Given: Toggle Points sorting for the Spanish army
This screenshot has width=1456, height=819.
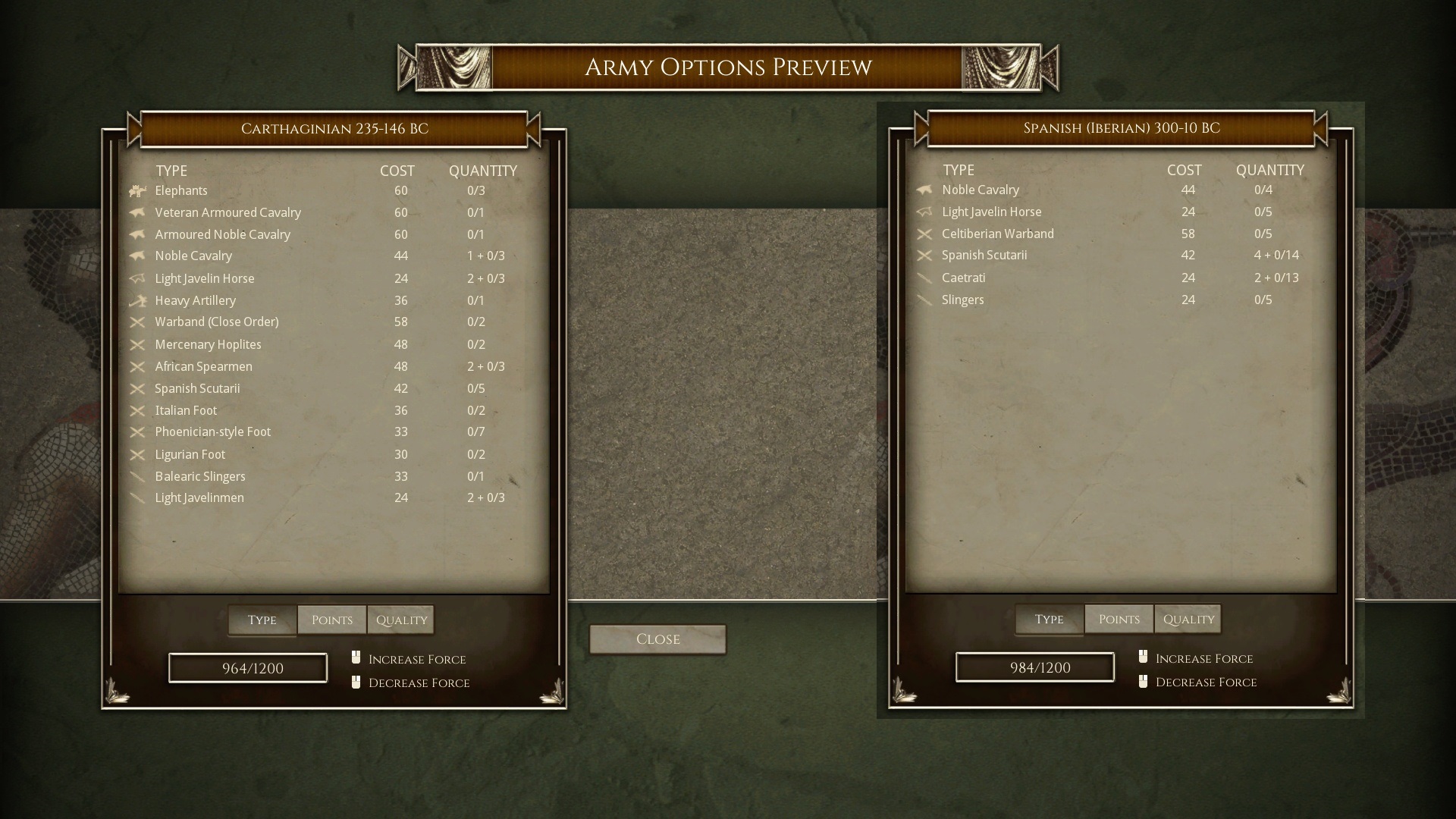Looking at the screenshot, I should [x=1119, y=619].
